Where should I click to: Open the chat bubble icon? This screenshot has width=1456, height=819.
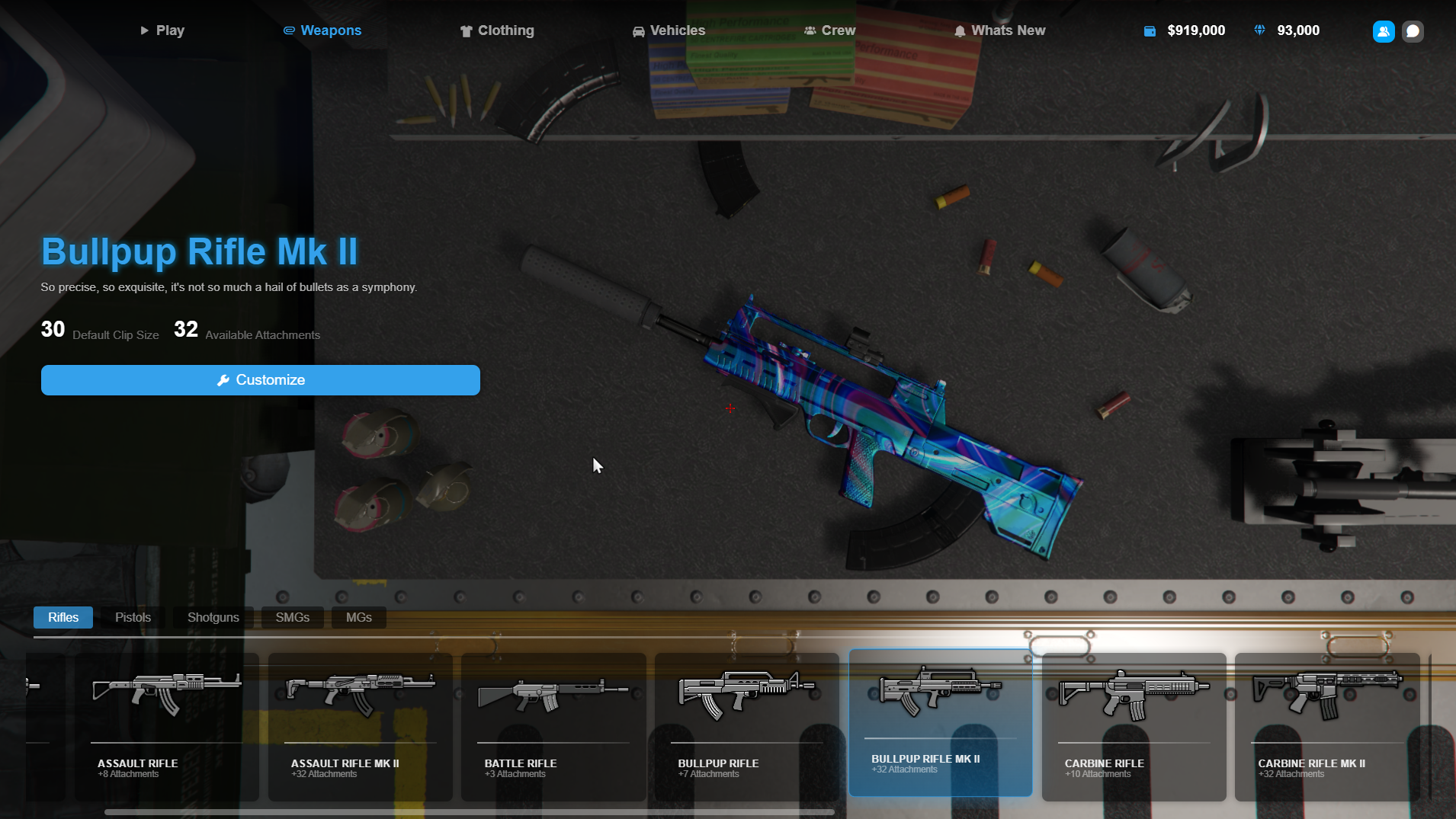[x=1413, y=31]
